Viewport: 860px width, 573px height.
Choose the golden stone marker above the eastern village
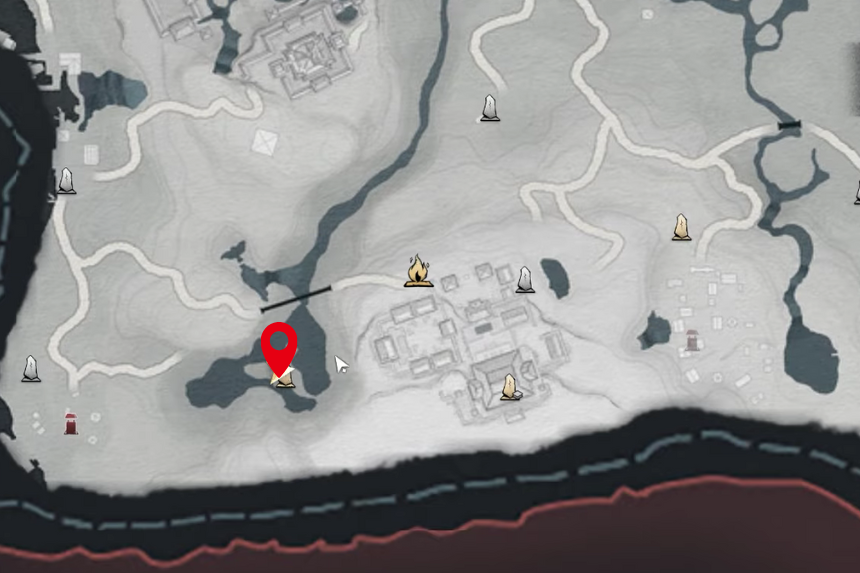681,227
